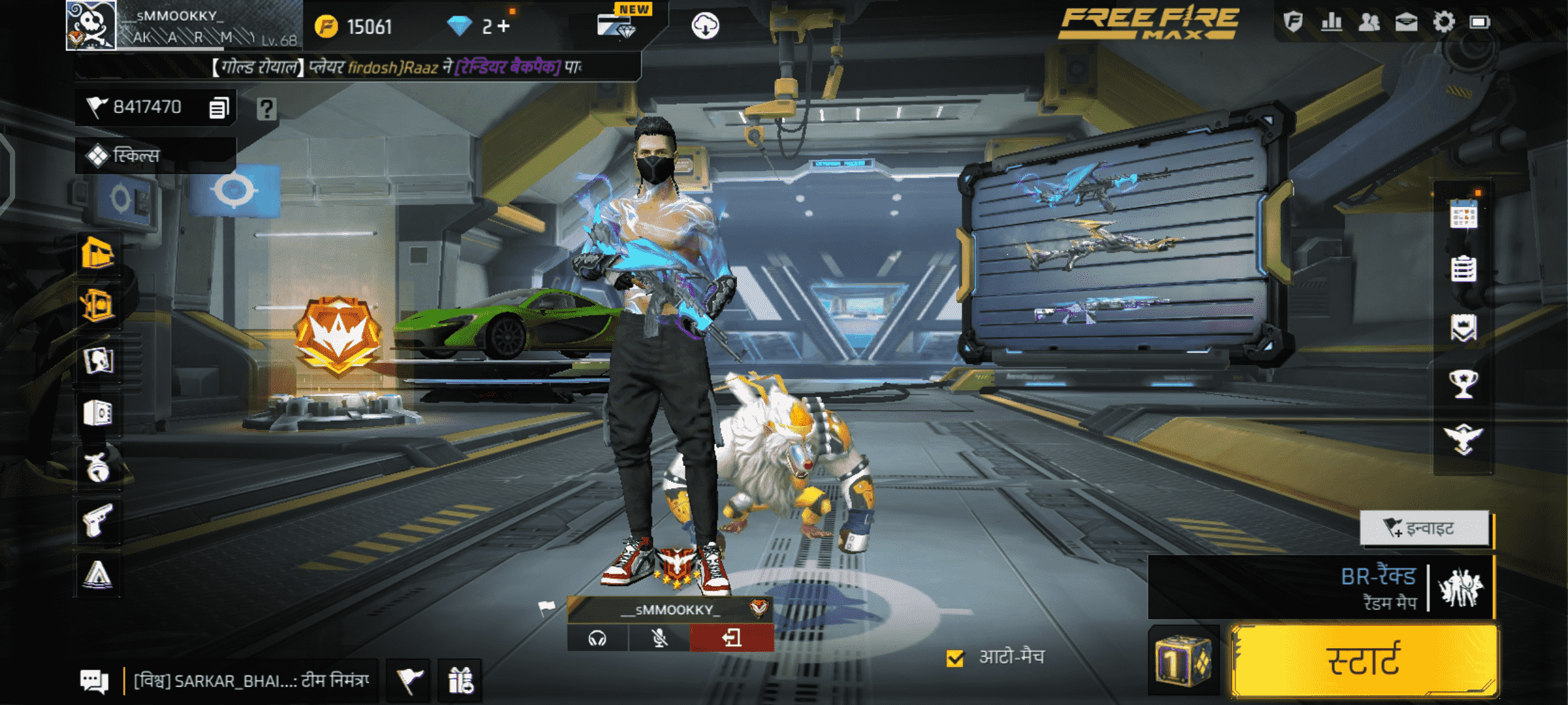
Task: Open the missions clipboard icon
Action: [1463, 268]
